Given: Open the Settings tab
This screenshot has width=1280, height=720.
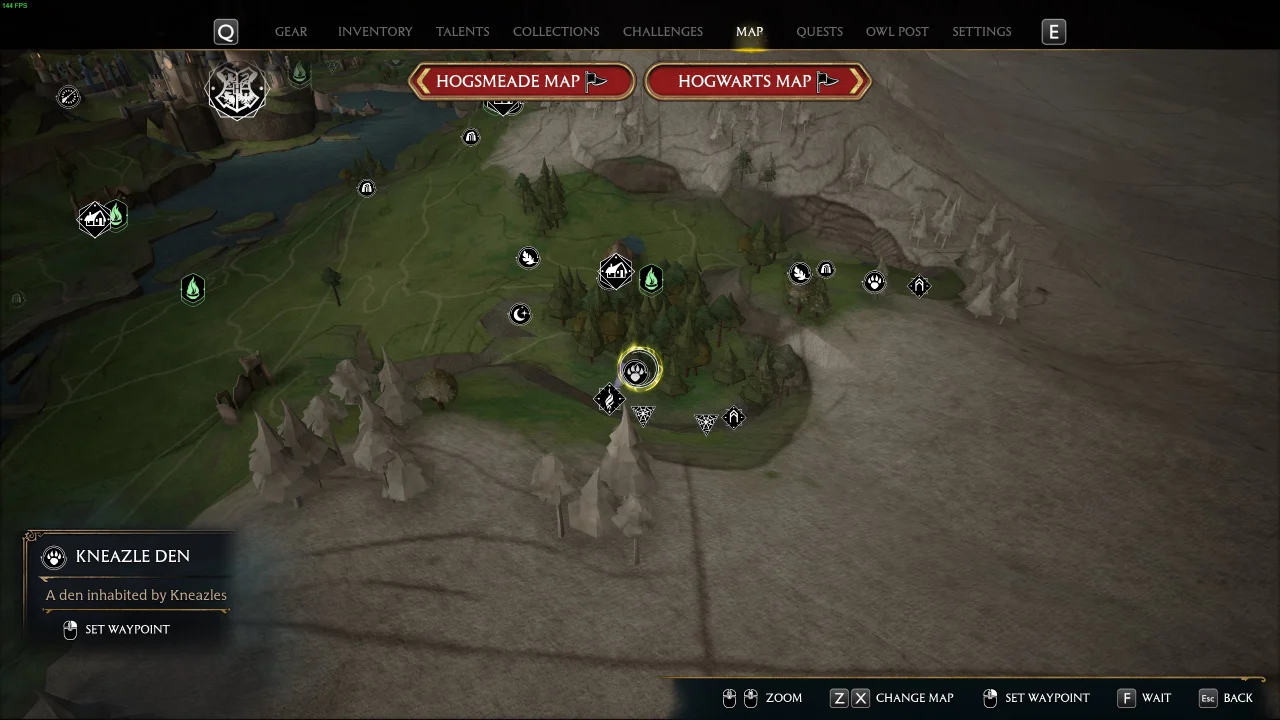Looking at the screenshot, I should point(981,32).
